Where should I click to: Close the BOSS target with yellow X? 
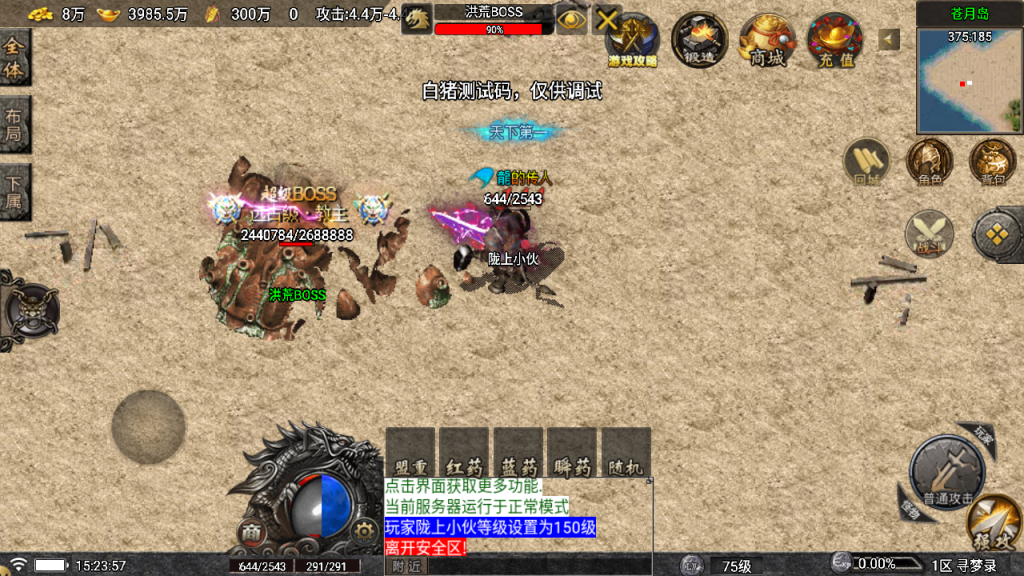tap(606, 19)
